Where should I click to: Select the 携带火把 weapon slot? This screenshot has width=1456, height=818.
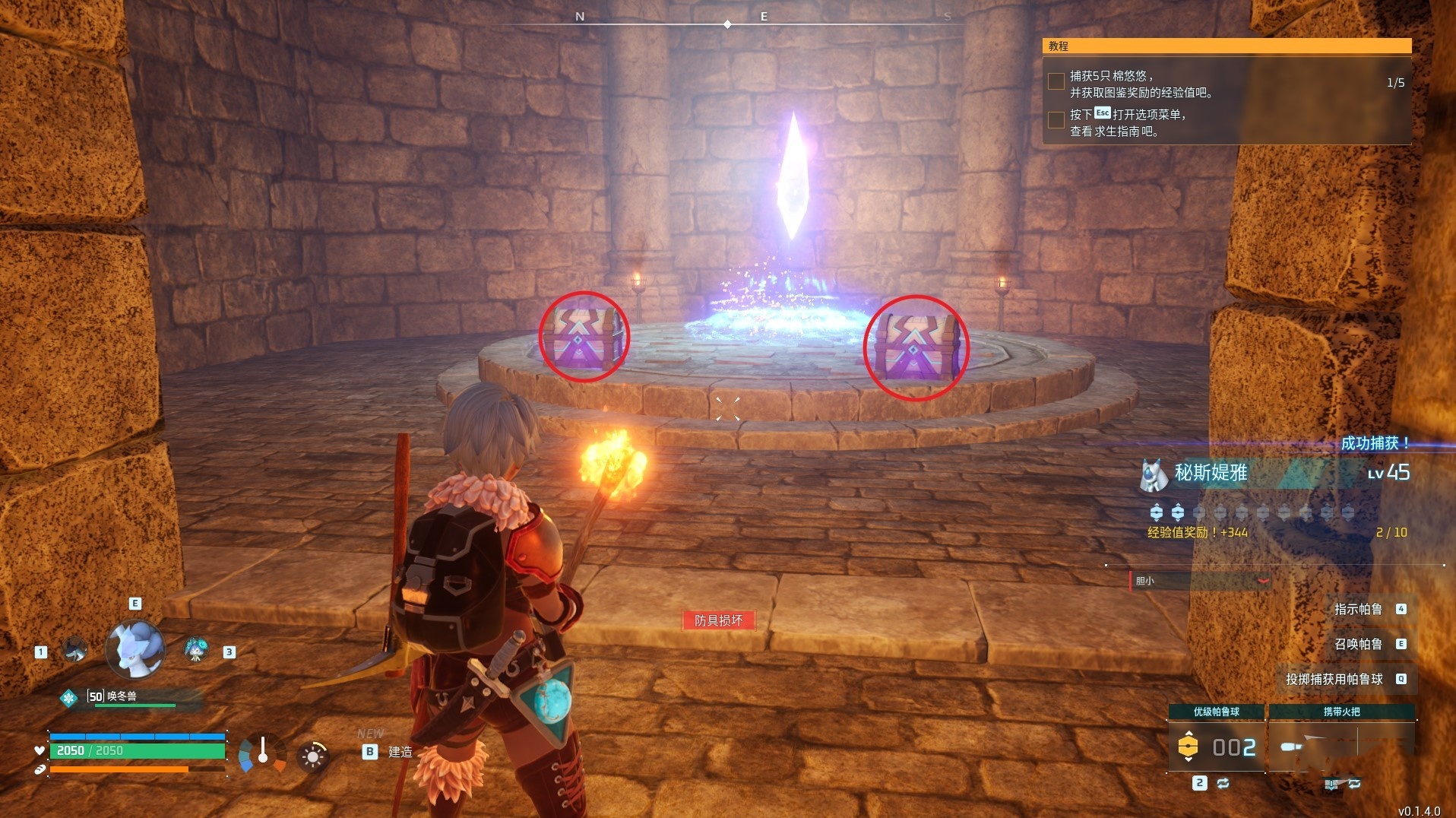tap(1341, 746)
